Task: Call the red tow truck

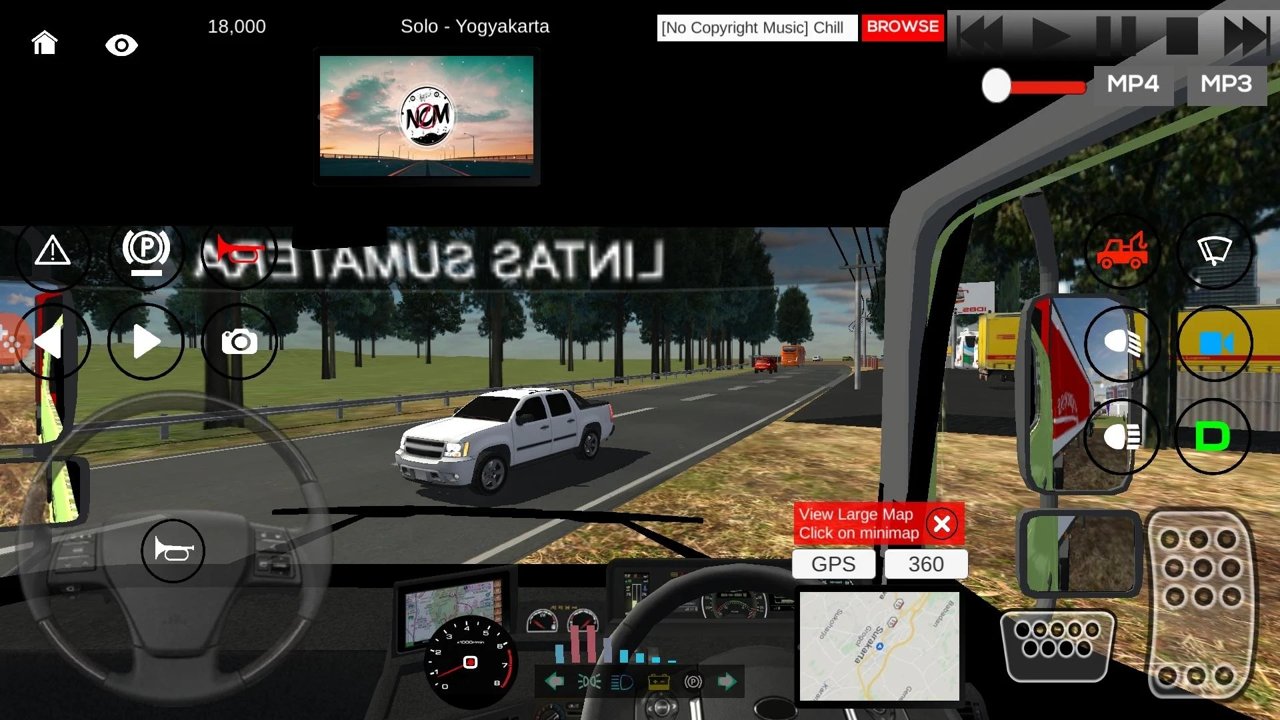Action: click(x=1122, y=251)
